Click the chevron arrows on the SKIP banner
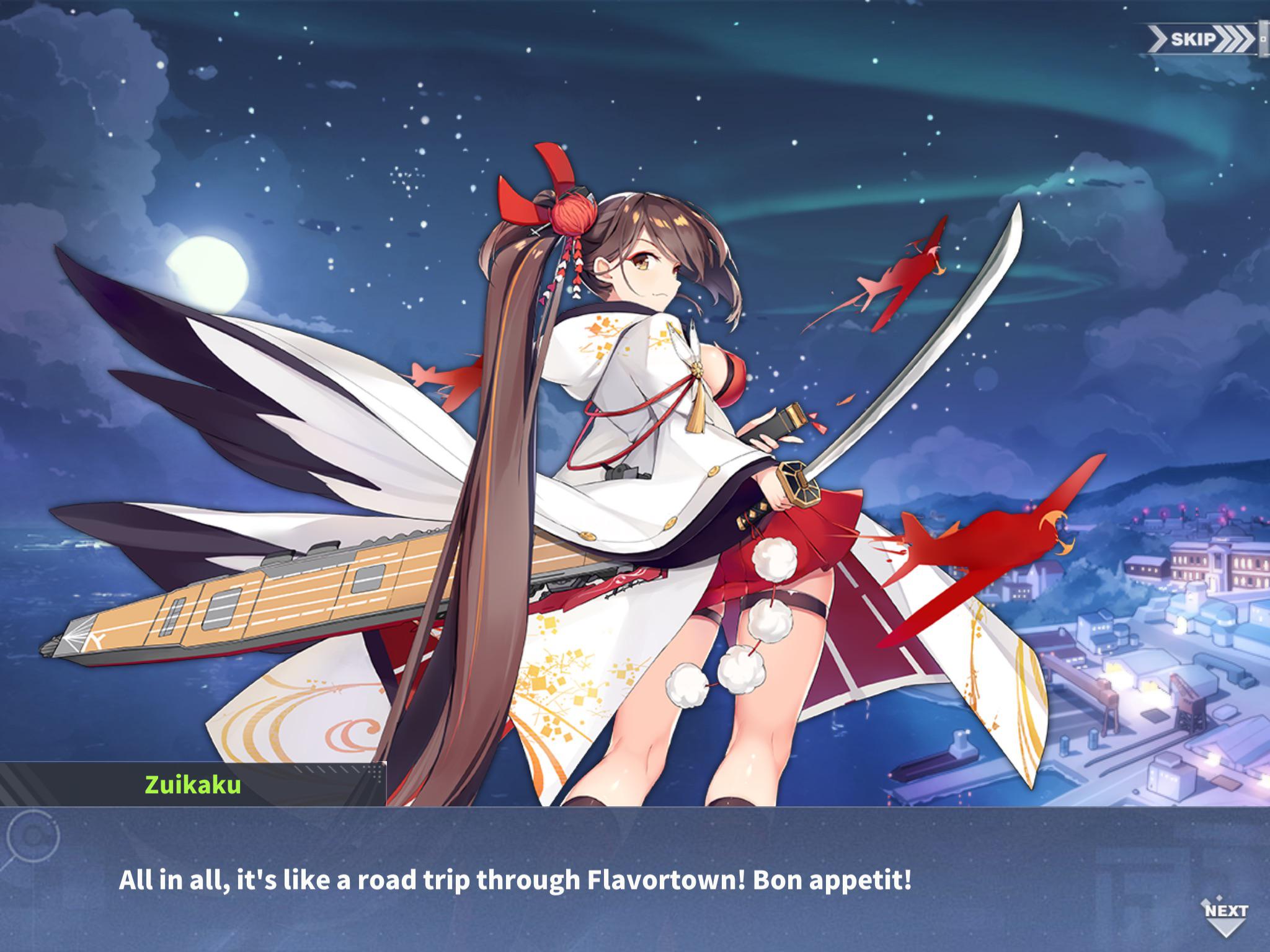1270x952 pixels. [x=1235, y=38]
